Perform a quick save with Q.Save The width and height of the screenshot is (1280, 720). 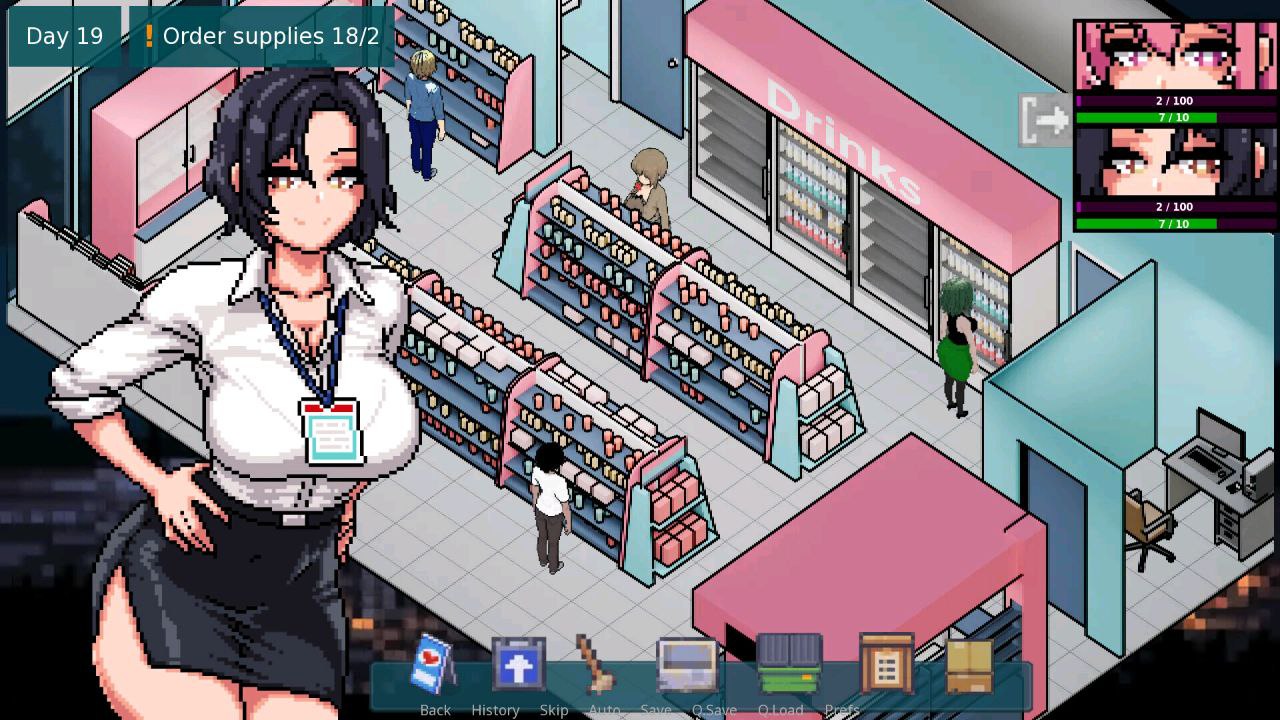point(714,709)
